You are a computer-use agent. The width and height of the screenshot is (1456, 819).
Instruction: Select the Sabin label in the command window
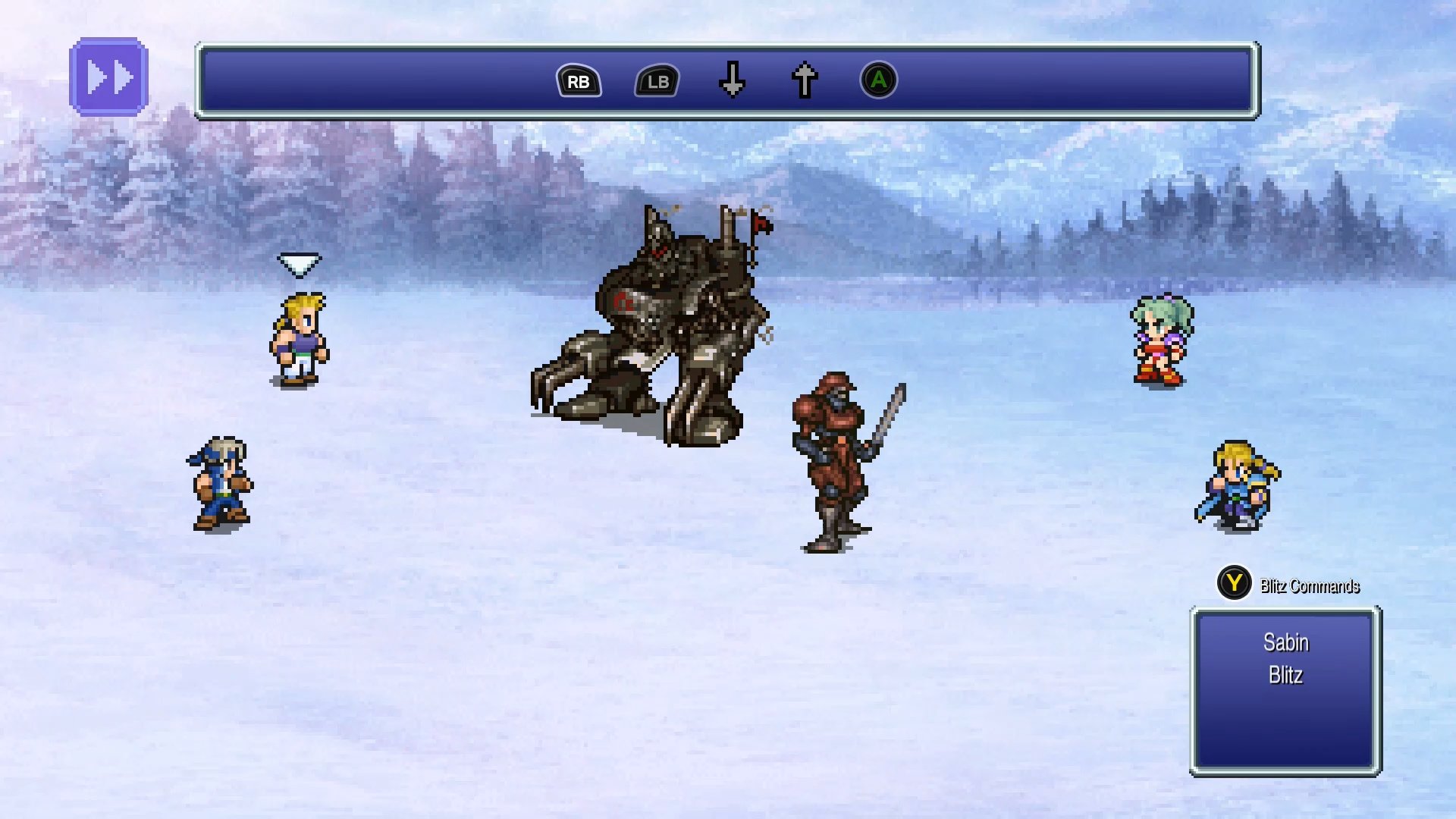(1285, 642)
